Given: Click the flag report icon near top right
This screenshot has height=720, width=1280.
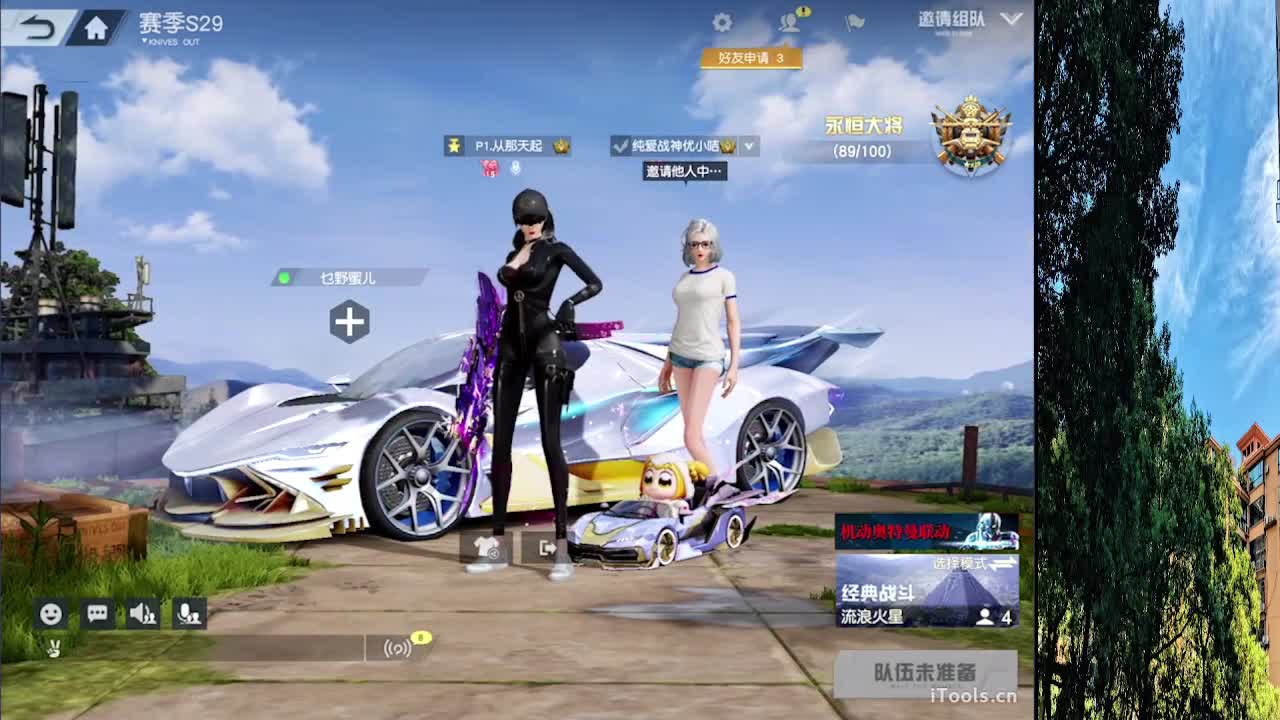Looking at the screenshot, I should point(855,22).
